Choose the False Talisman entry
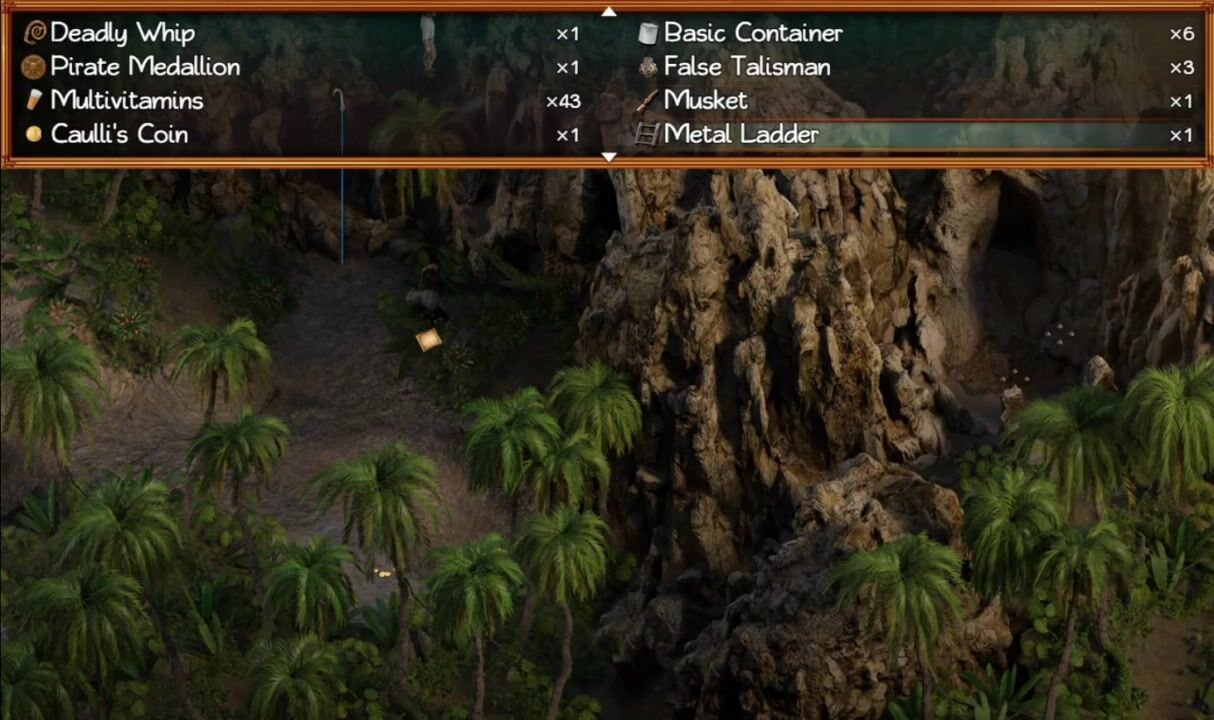 [x=746, y=67]
